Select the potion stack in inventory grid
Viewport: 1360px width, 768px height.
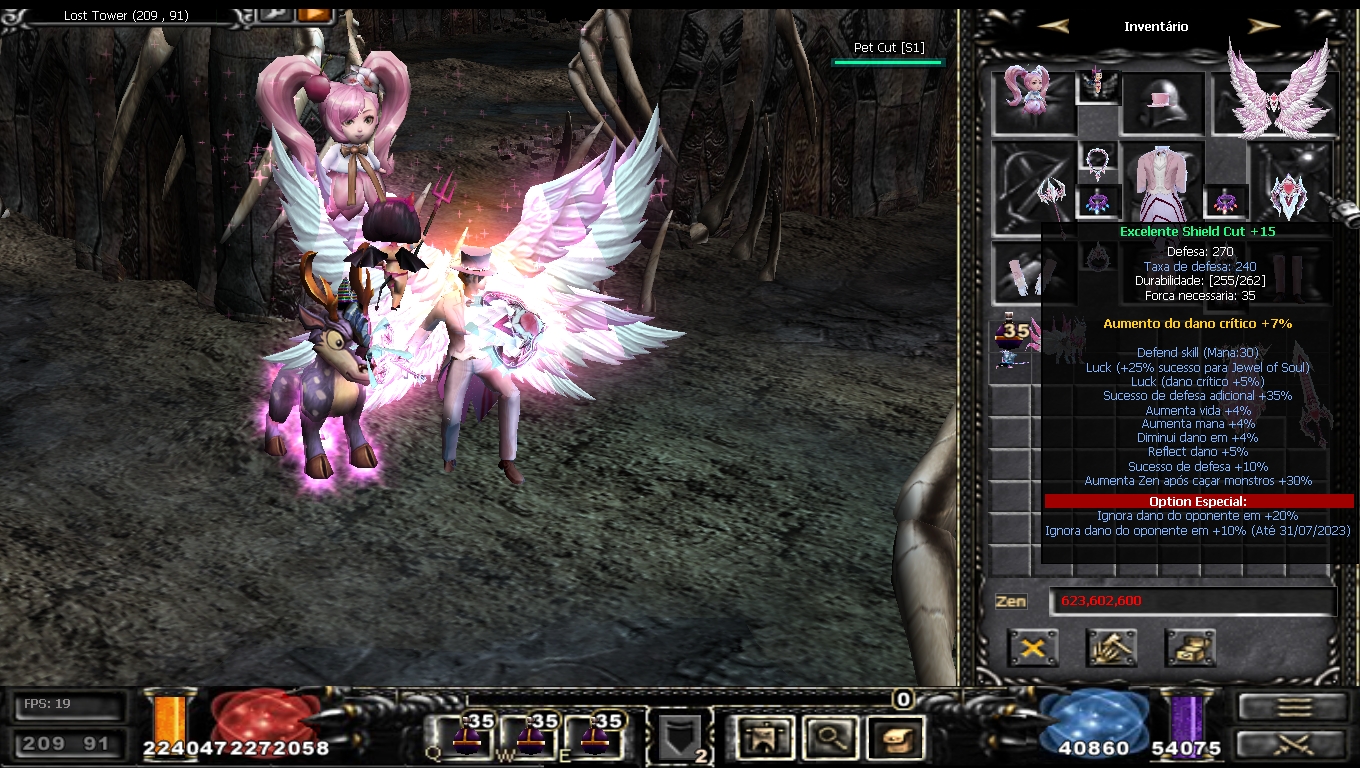(x=1012, y=343)
